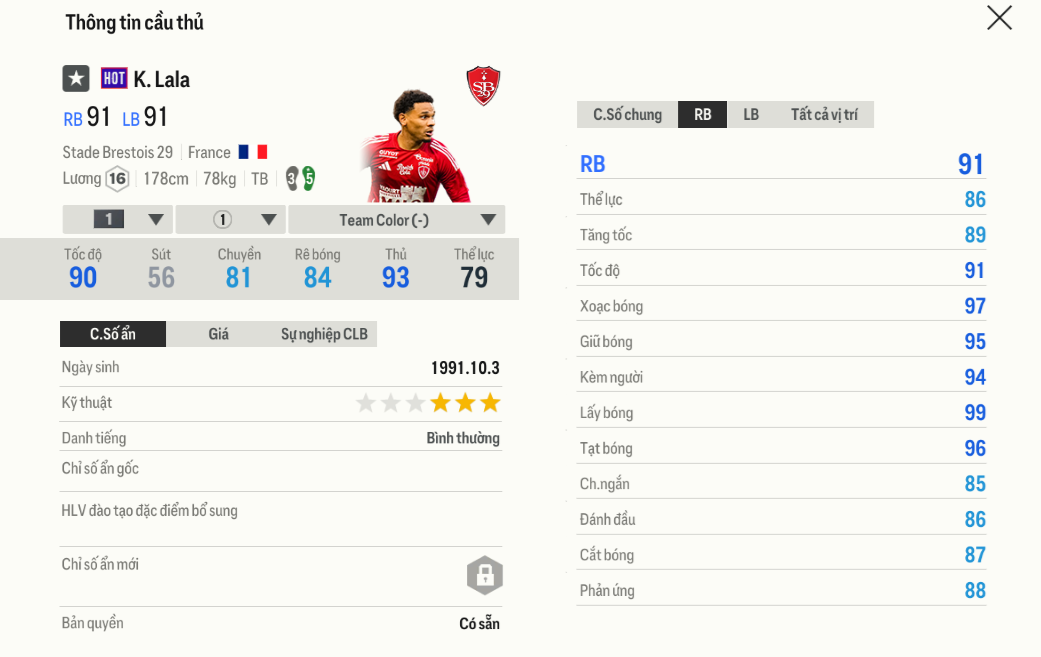Image resolution: width=1041 pixels, height=657 pixels.
Task: Click the locked new hidden stat icon
Action: (484, 575)
